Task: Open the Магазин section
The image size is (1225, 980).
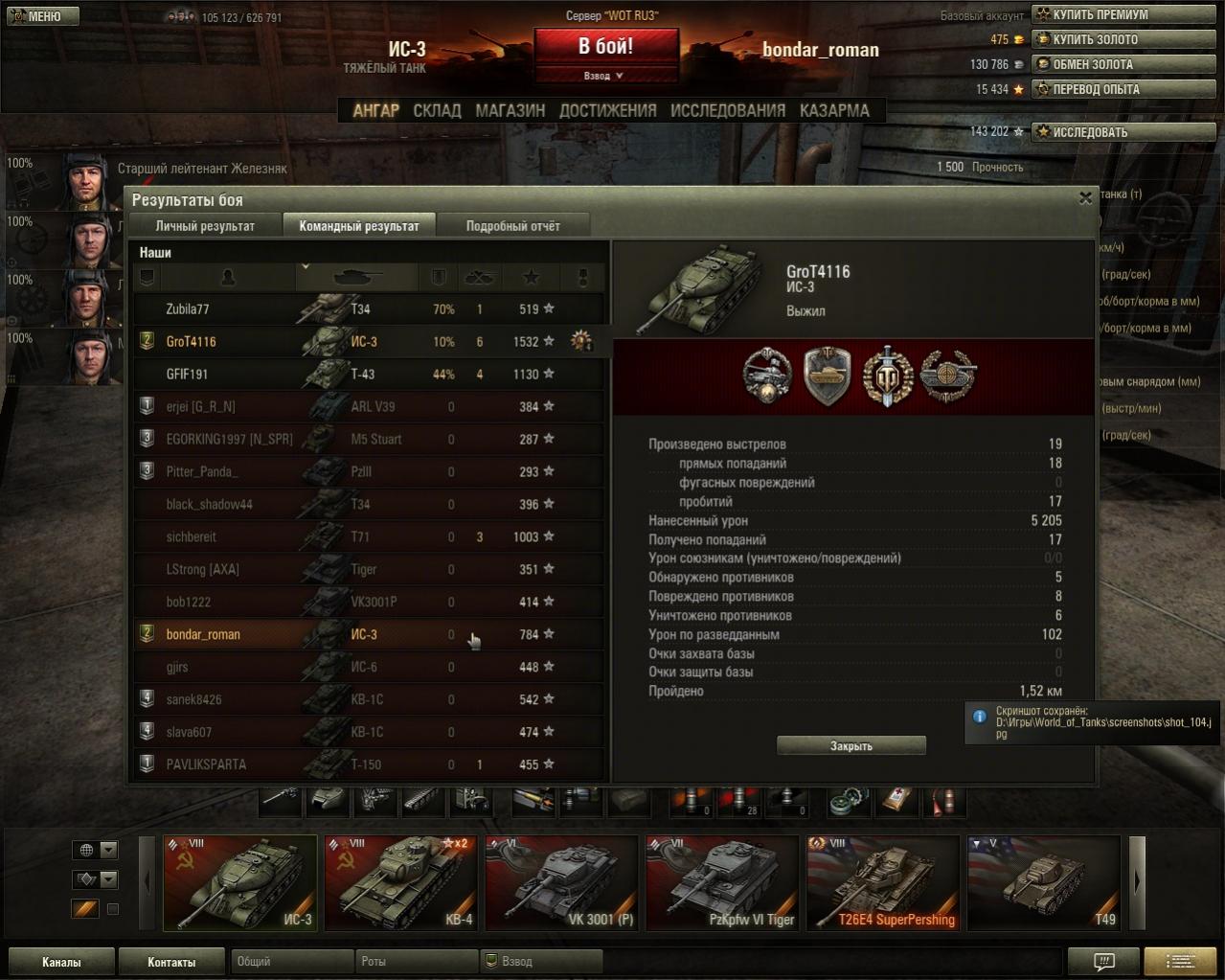Action: 510,110
